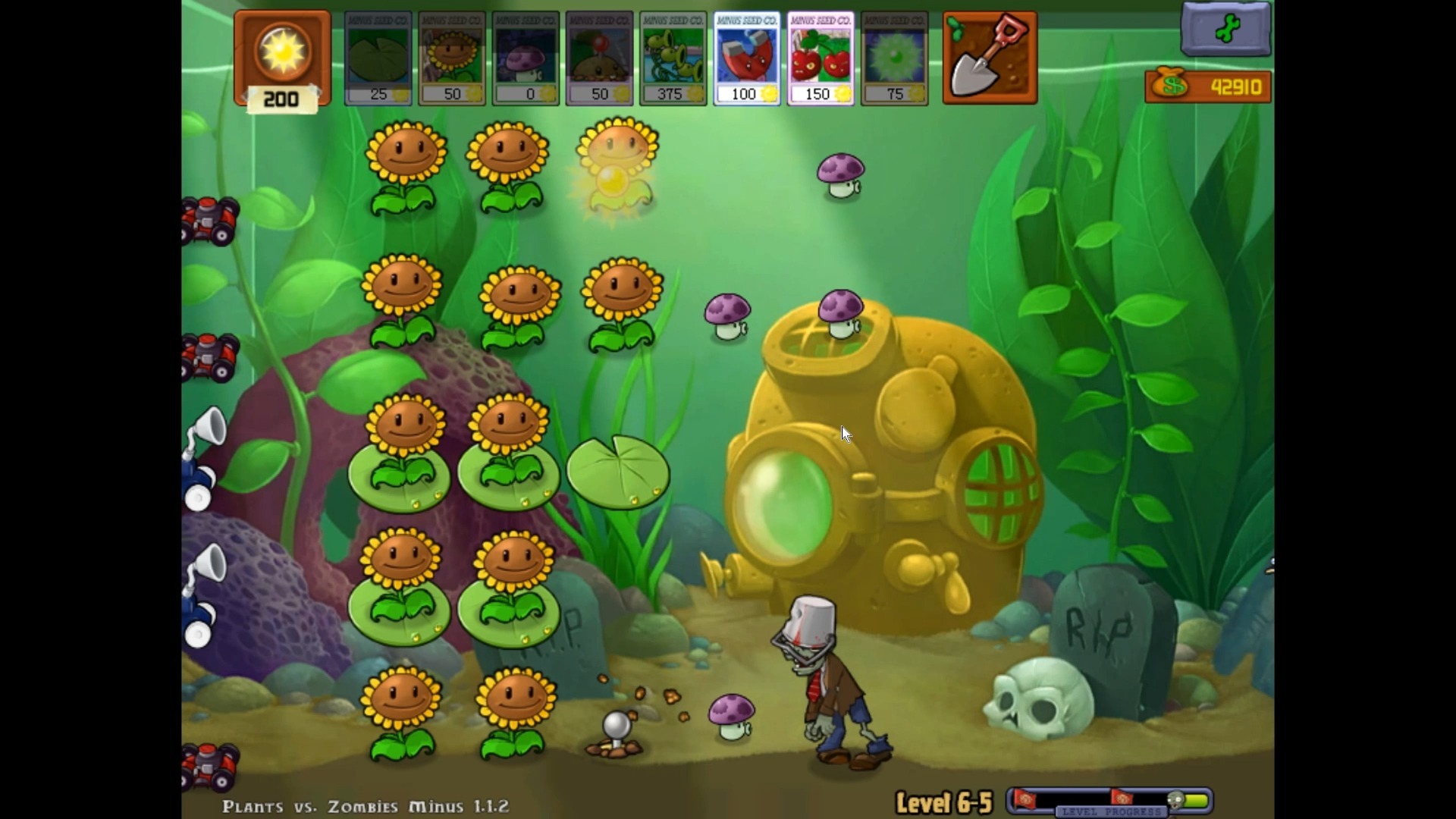Select the Lily Pad seed packet

378,58
